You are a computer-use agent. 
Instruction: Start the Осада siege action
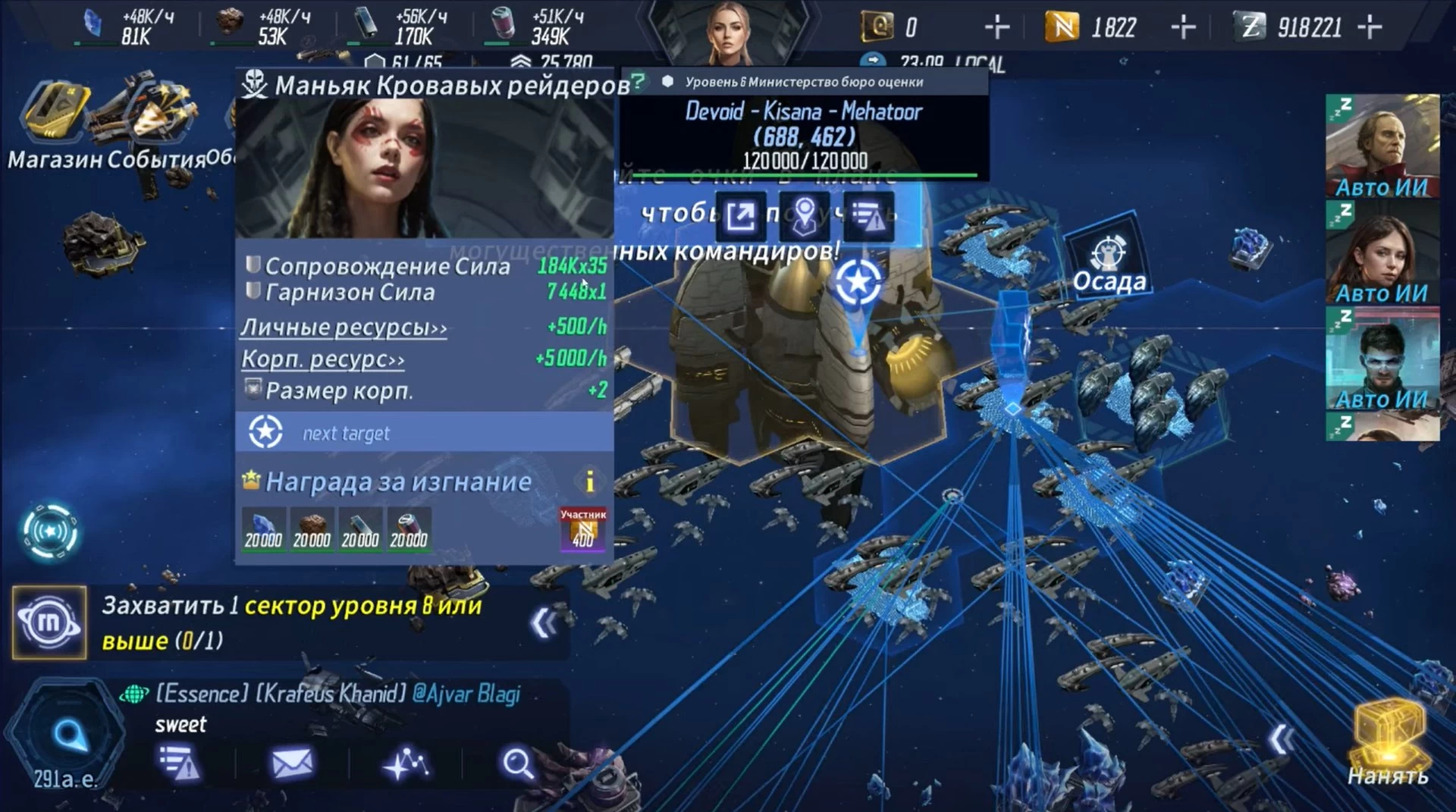tap(1109, 262)
